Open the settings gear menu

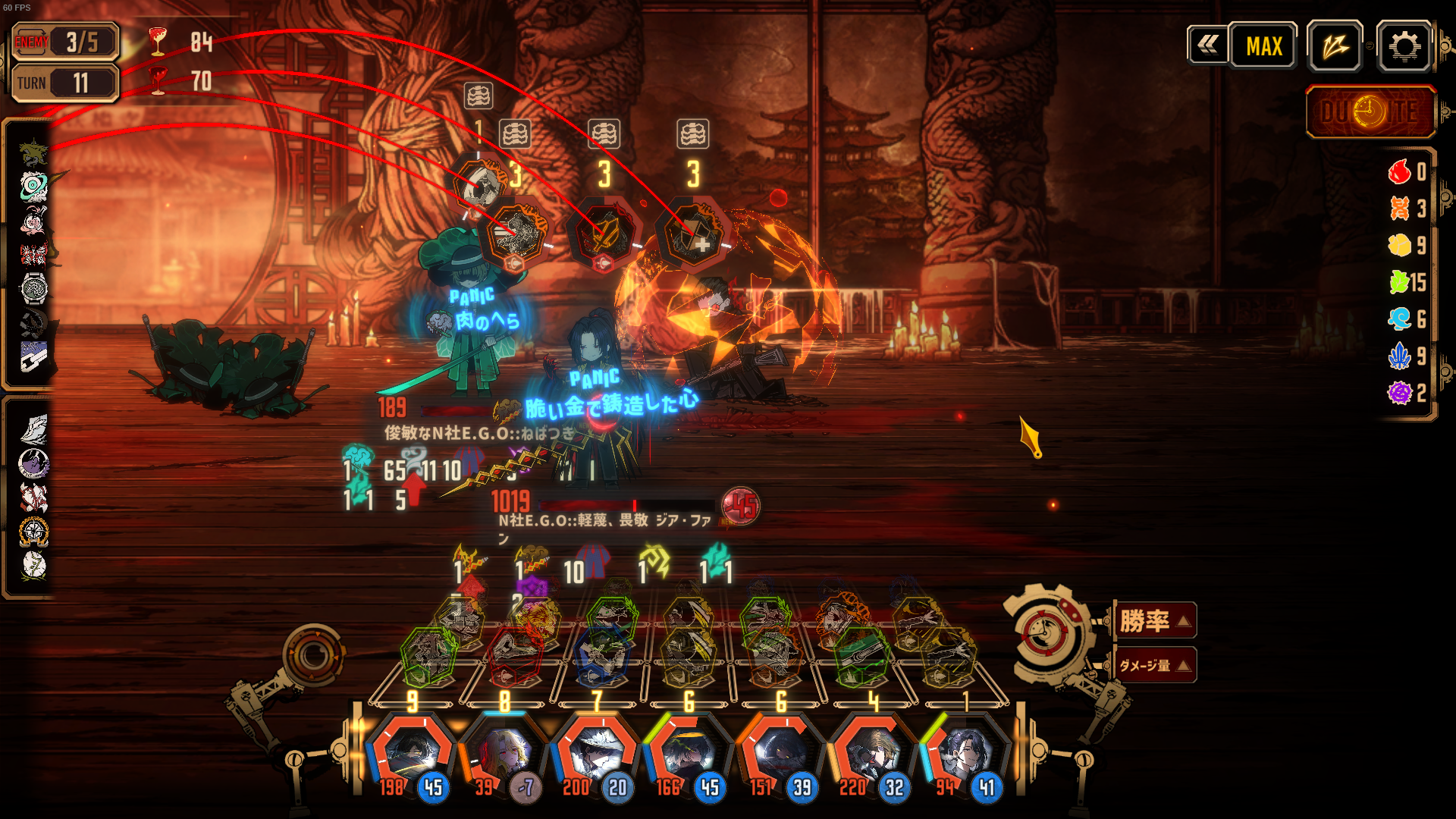click(1404, 47)
